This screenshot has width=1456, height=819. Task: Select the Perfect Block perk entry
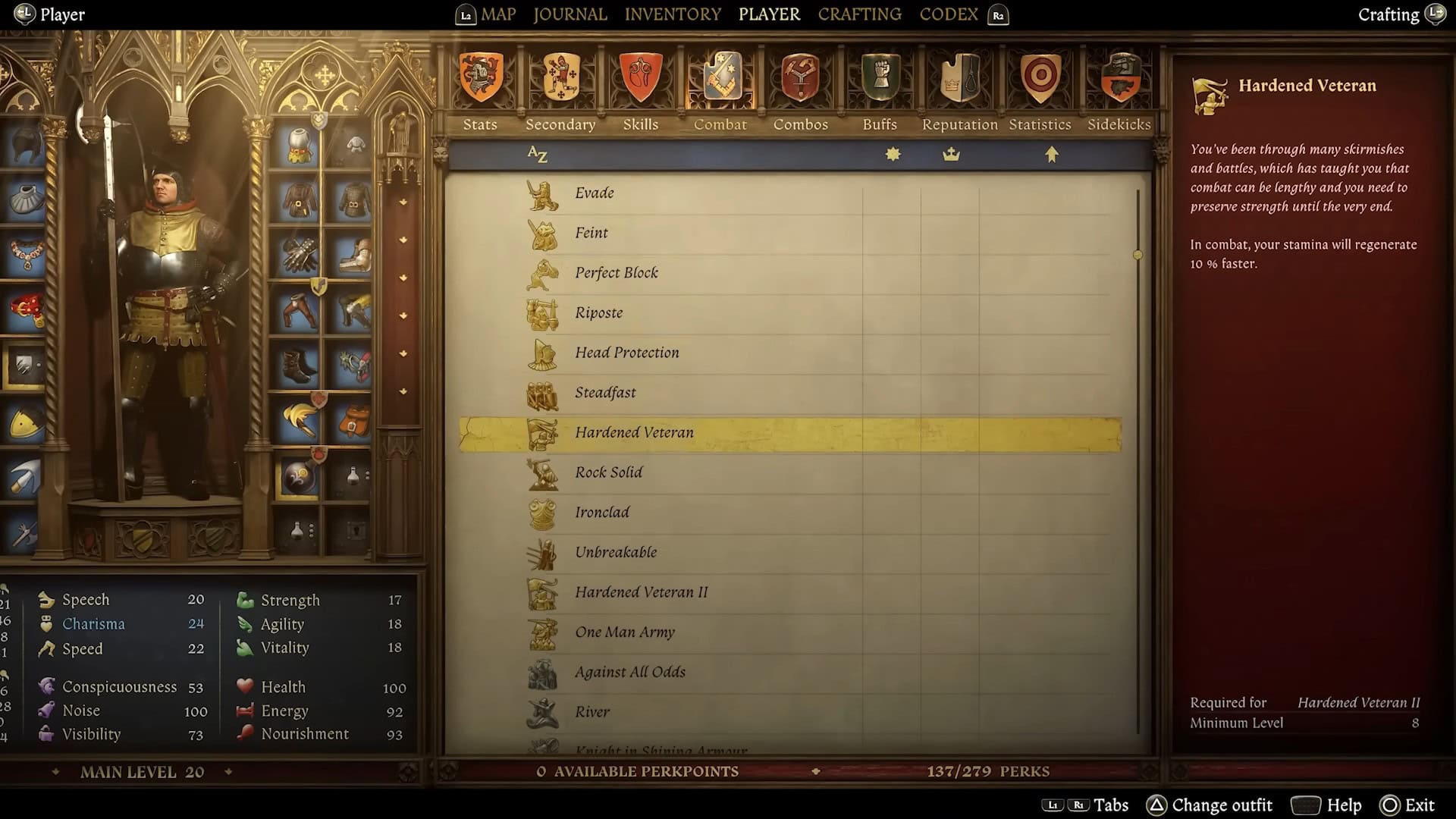click(x=616, y=272)
